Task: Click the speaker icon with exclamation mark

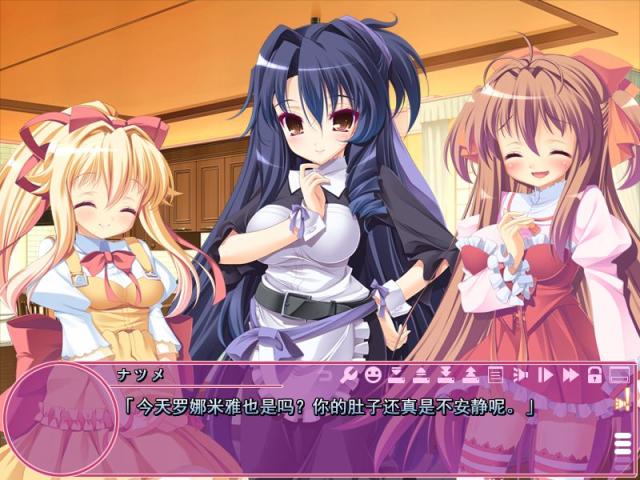Action: click(622, 404)
